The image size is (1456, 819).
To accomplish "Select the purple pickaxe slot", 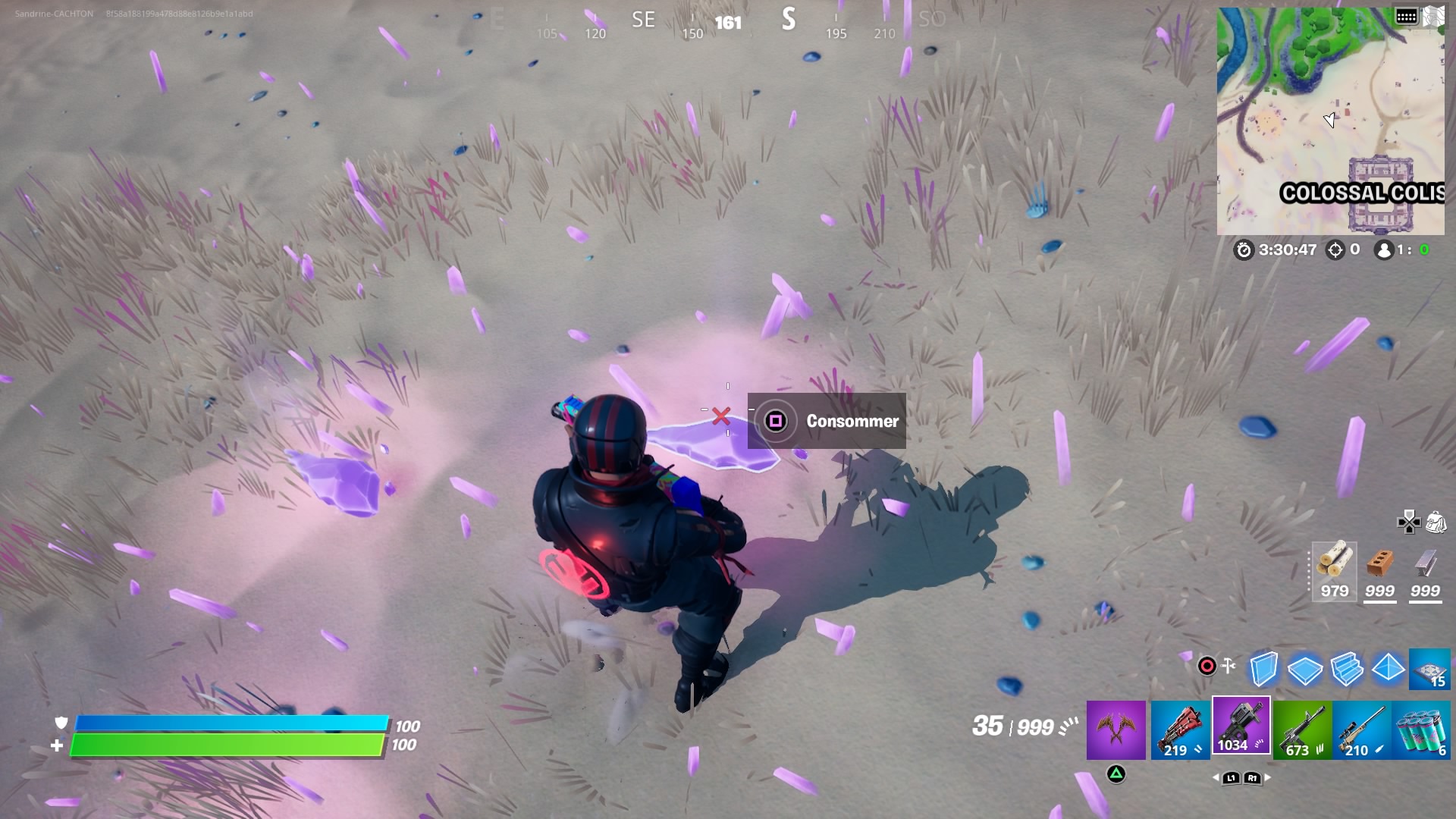I will click(1116, 726).
